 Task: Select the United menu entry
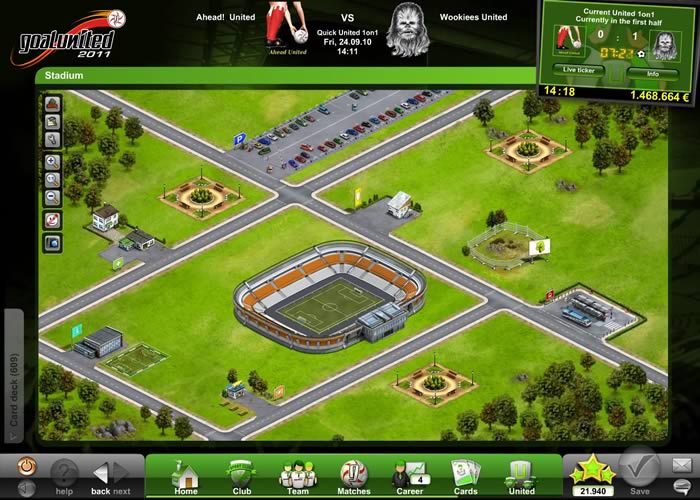click(x=521, y=476)
